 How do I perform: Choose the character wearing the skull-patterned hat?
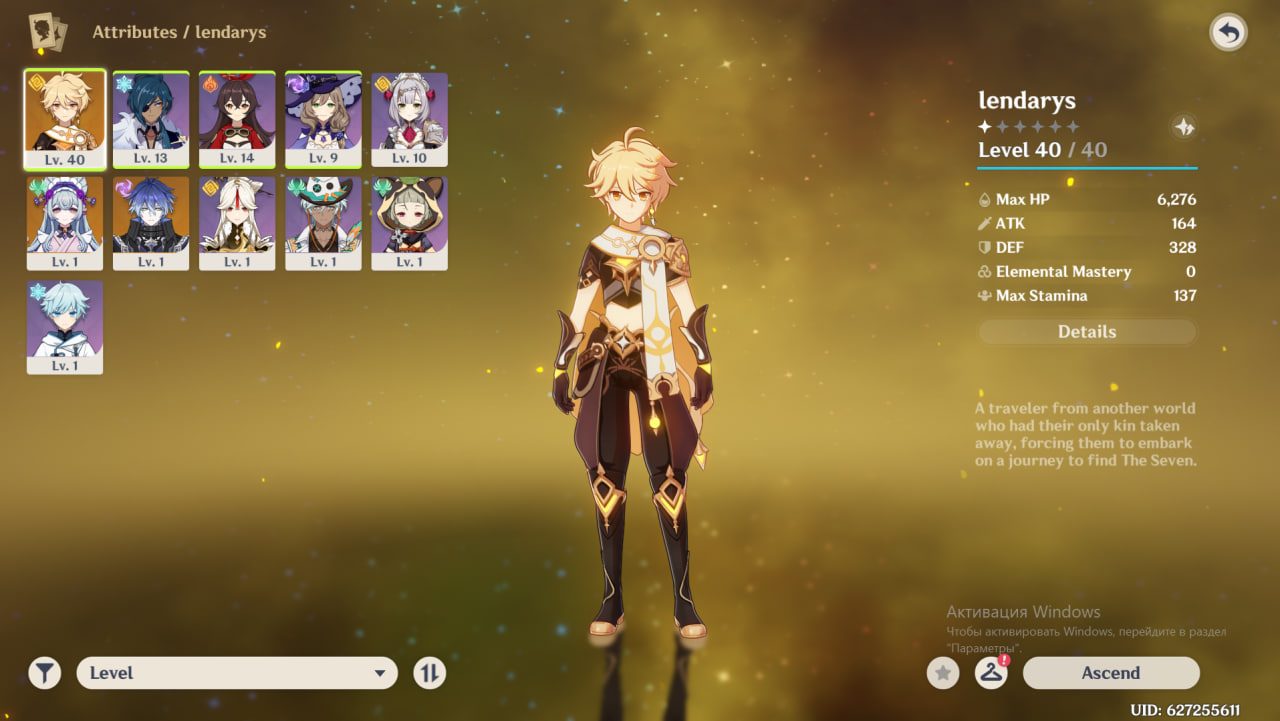click(323, 224)
